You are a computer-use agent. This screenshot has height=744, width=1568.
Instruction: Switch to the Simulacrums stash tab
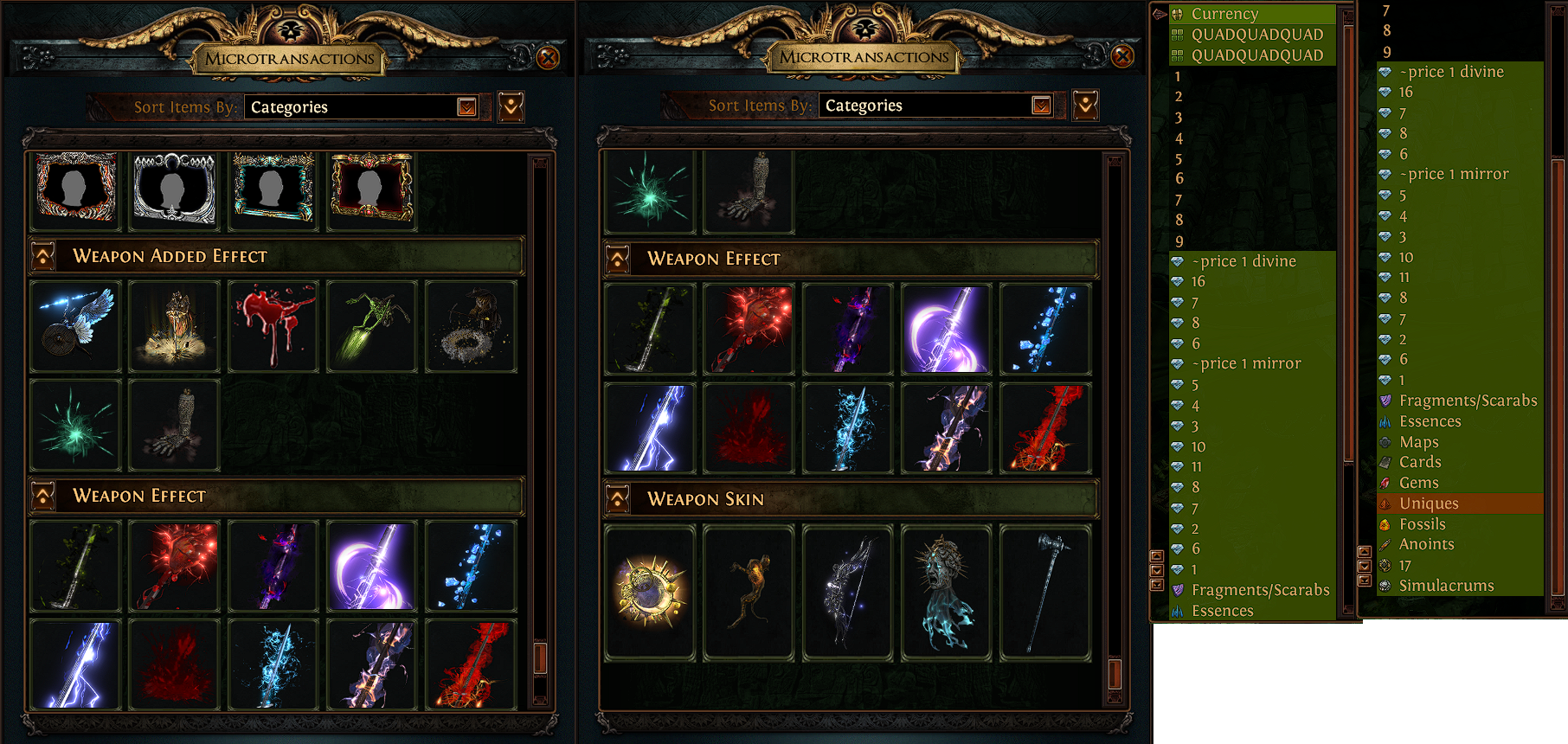pyautogui.click(x=1446, y=586)
